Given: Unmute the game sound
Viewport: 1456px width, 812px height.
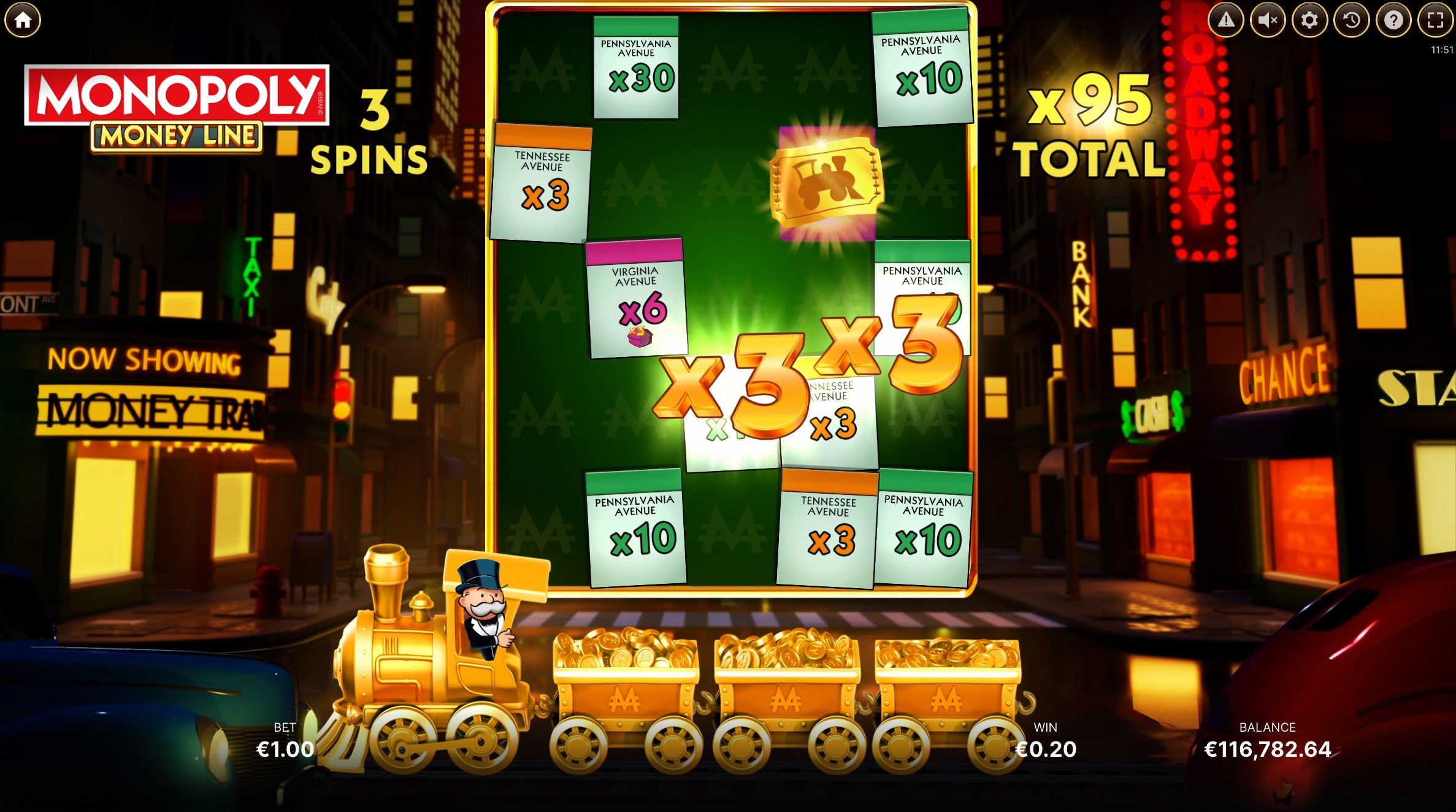Looking at the screenshot, I should 1266,20.
